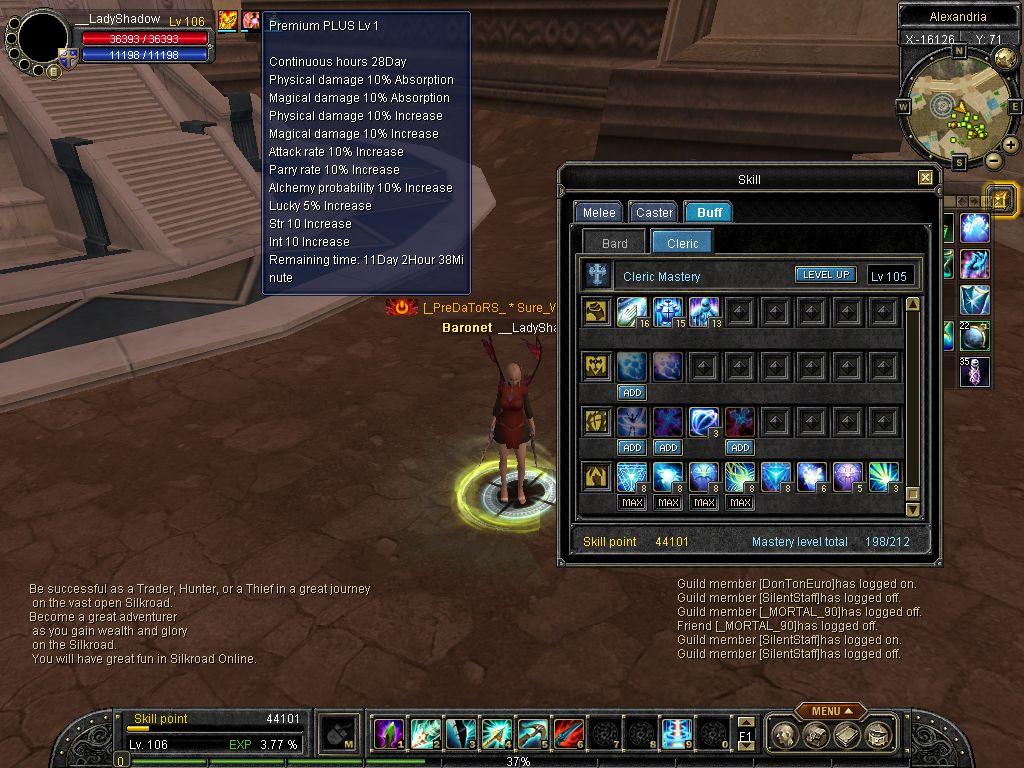
Task: Select the Cleric mastery sub-tab
Action: [683, 243]
